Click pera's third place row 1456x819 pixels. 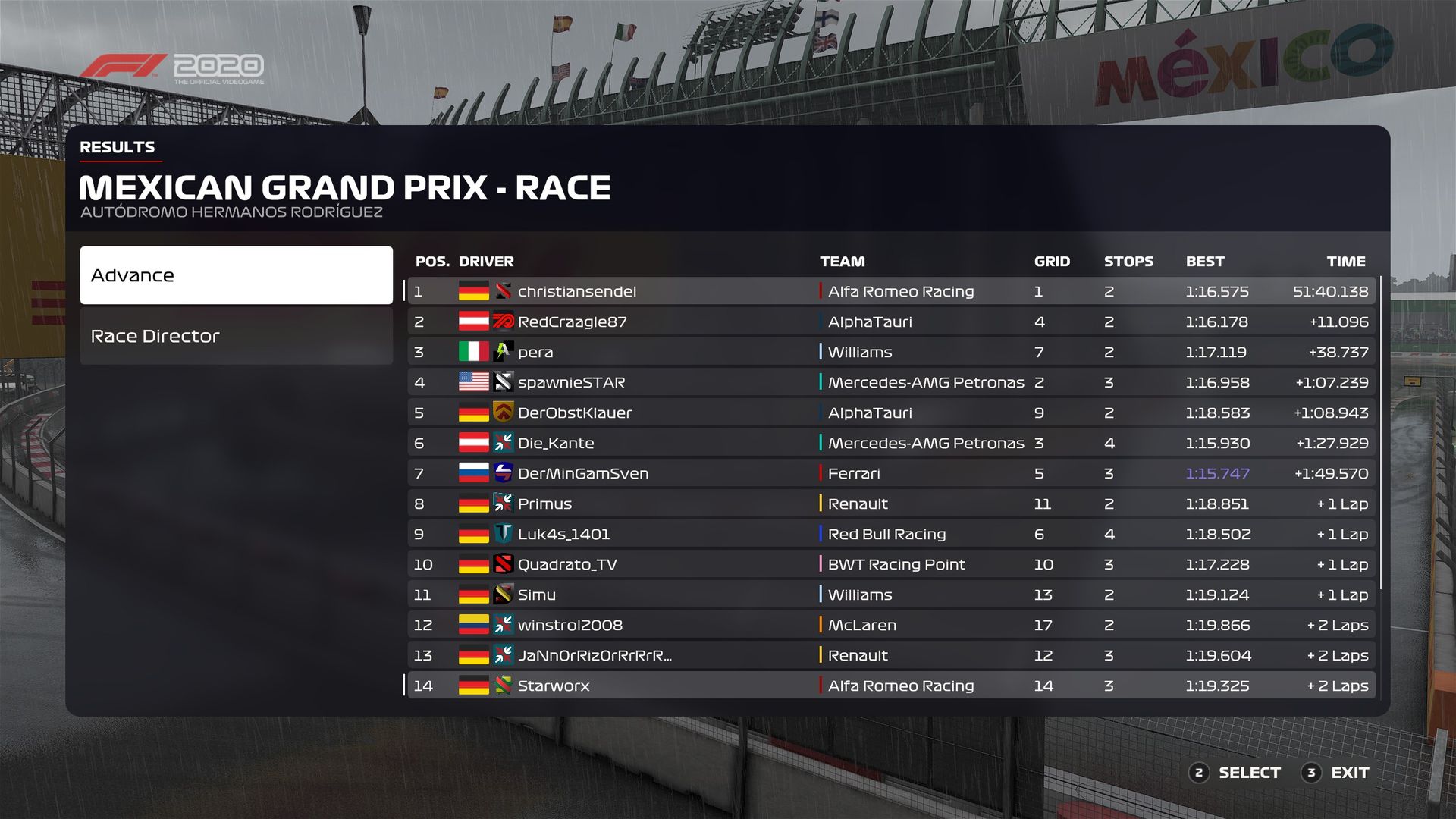pyautogui.click(x=891, y=352)
